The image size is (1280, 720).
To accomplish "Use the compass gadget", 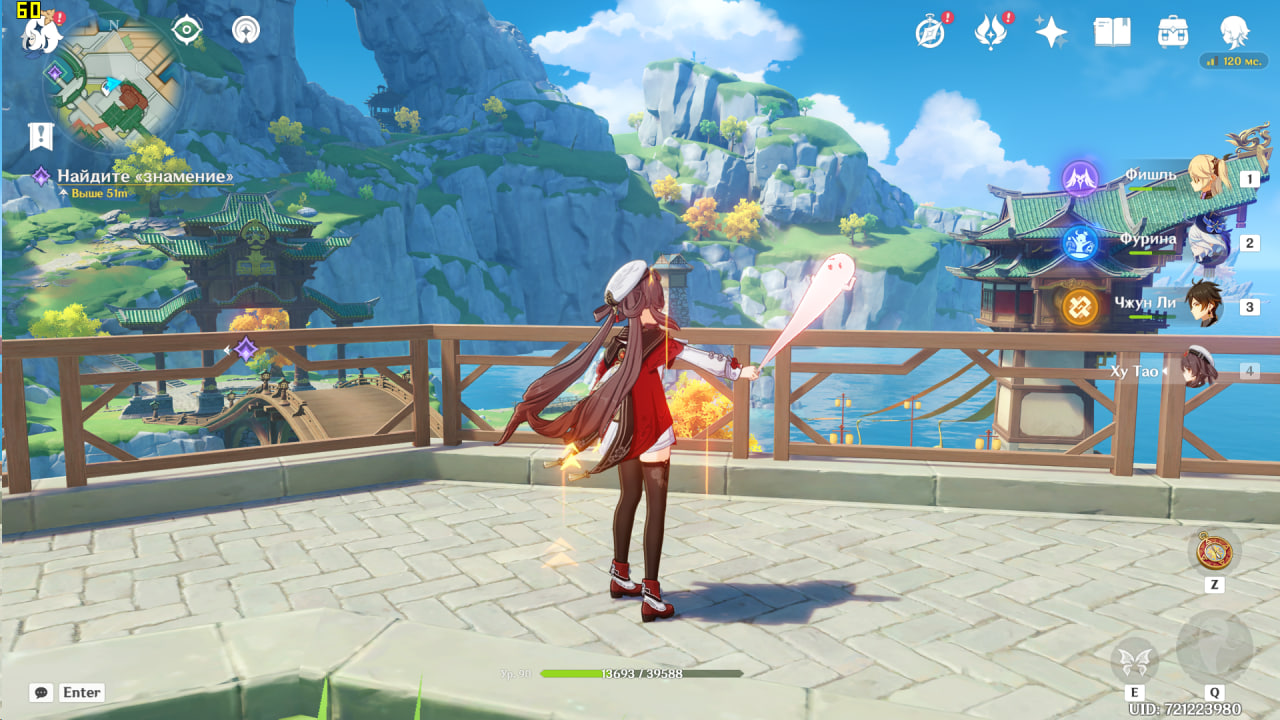I will [x=1215, y=551].
